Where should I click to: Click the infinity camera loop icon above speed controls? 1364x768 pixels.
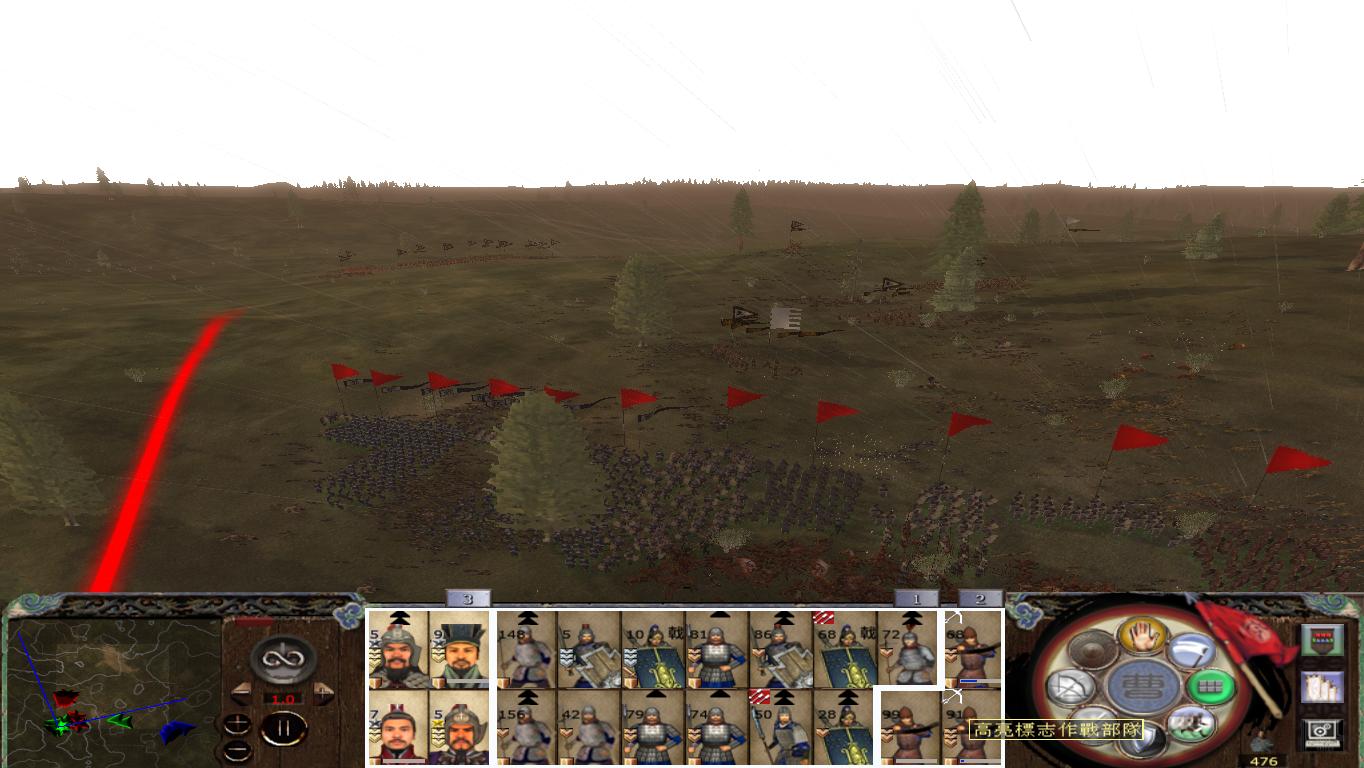(x=283, y=659)
